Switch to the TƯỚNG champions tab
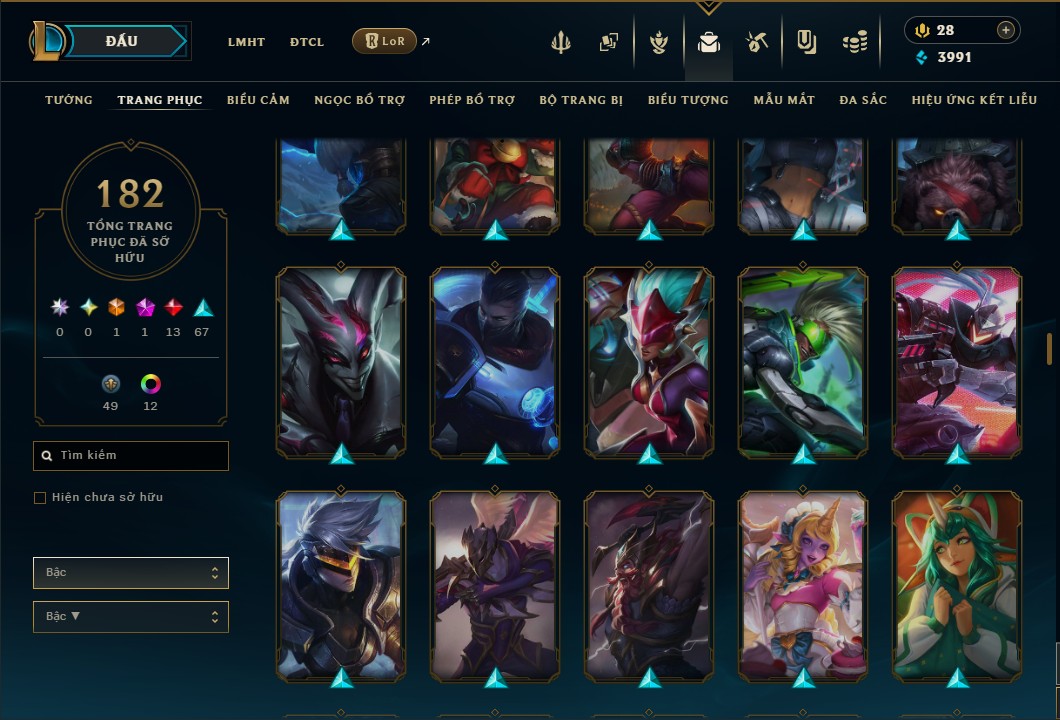The image size is (1060, 720). click(x=69, y=100)
